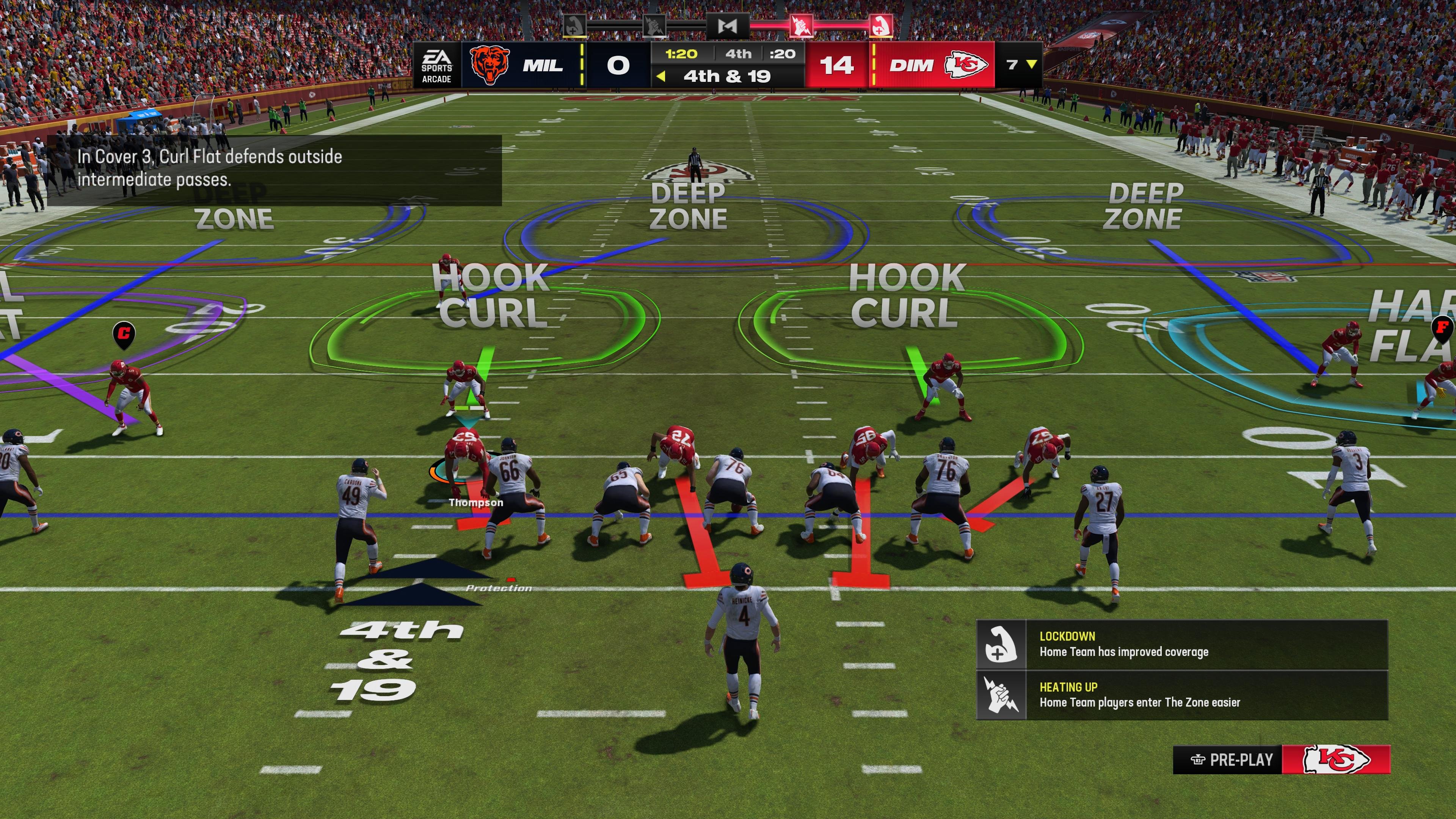Click the DIM team name on the scoreboard
Viewport: 1456px width, 819px height.
pyautogui.click(x=912, y=66)
